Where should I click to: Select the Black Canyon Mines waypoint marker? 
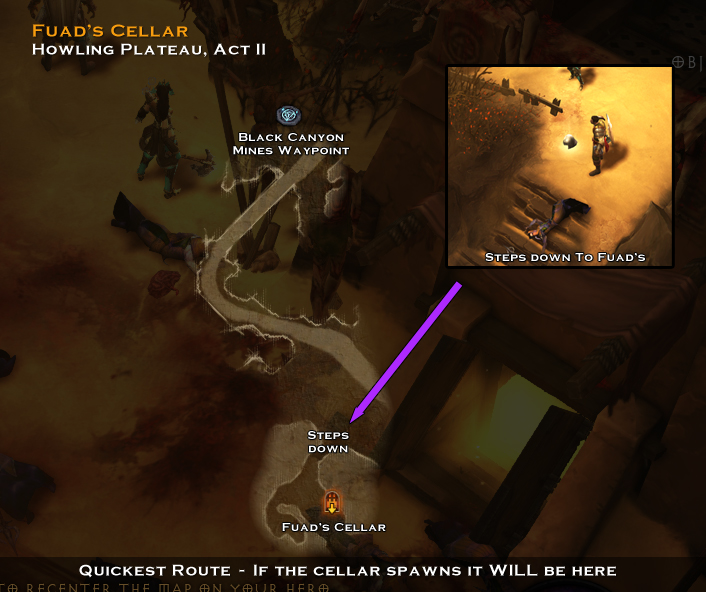[289, 116]
